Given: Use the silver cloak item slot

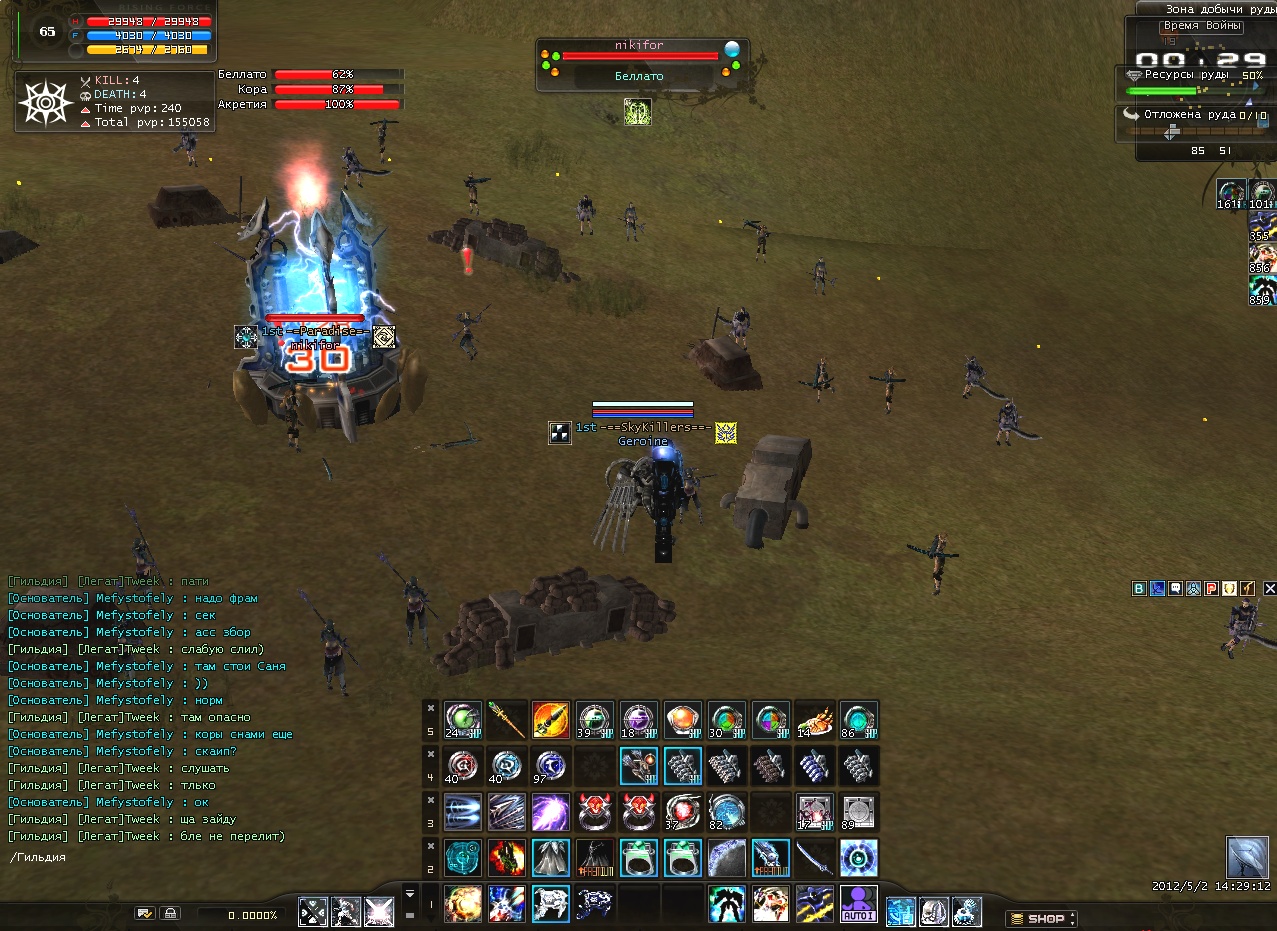Looking at the screenshot, I should (550, 857).
